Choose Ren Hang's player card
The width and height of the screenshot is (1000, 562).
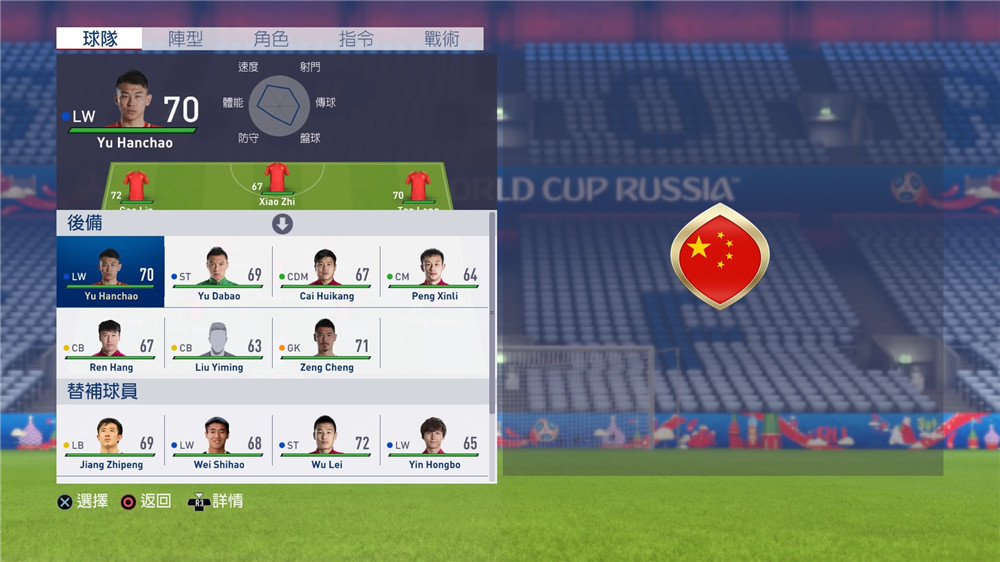click(x=111, y=344)
